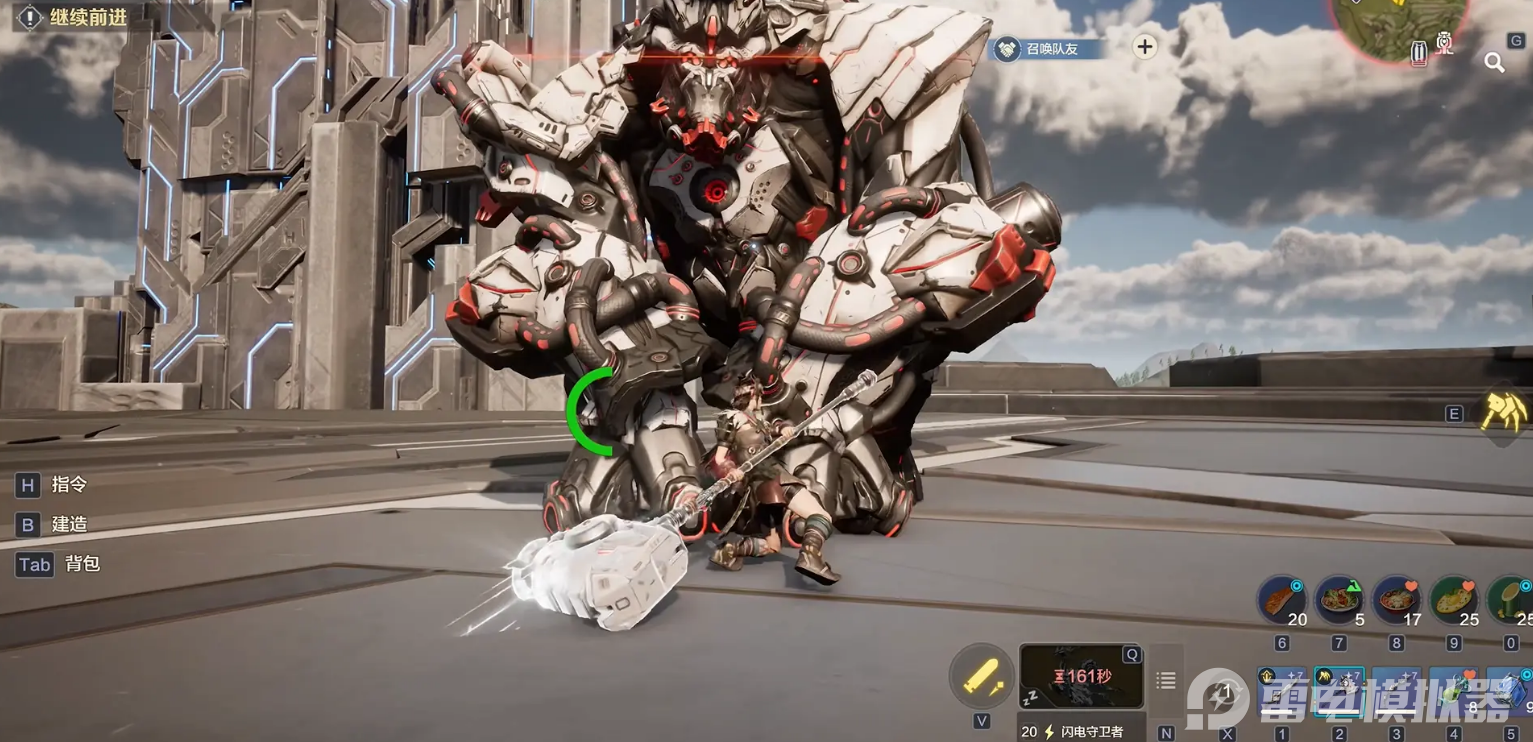
Task: Select the grilled meat food slot
Action: [1282, 602]
